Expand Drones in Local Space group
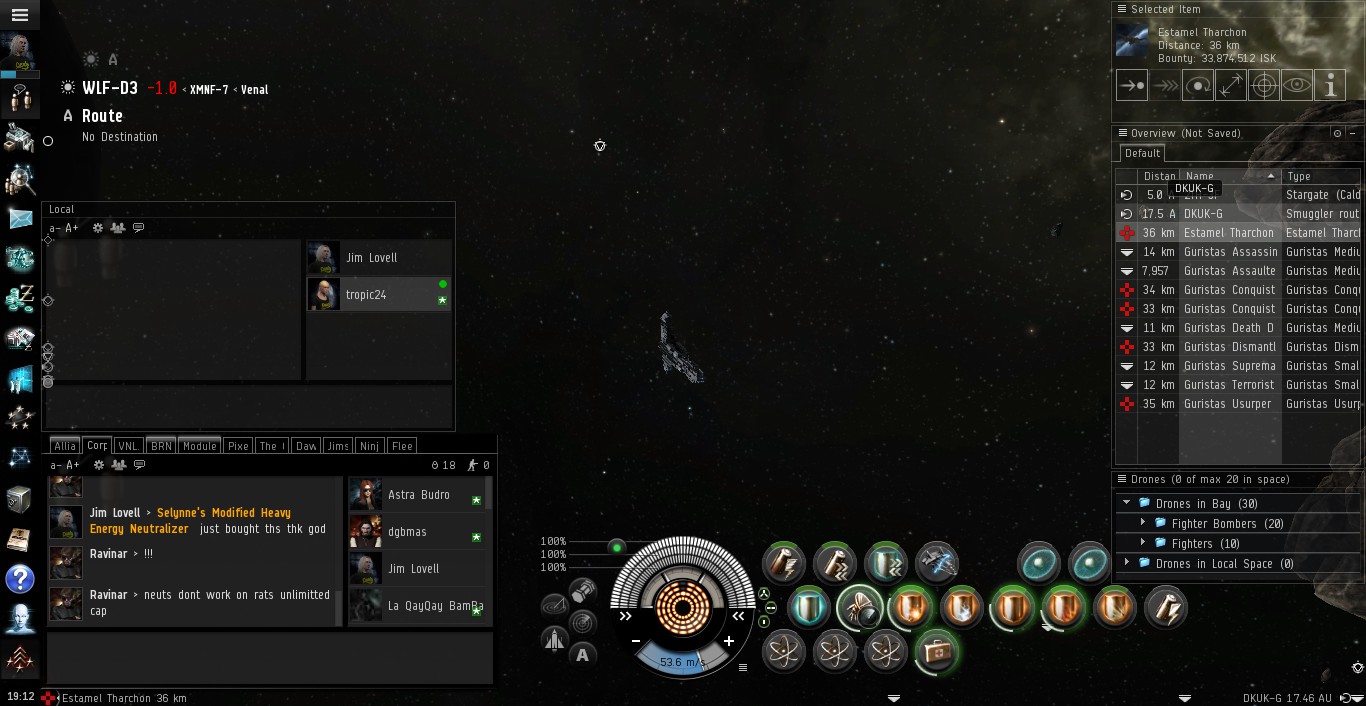1366x706 pixels. tap(1127, 563)
